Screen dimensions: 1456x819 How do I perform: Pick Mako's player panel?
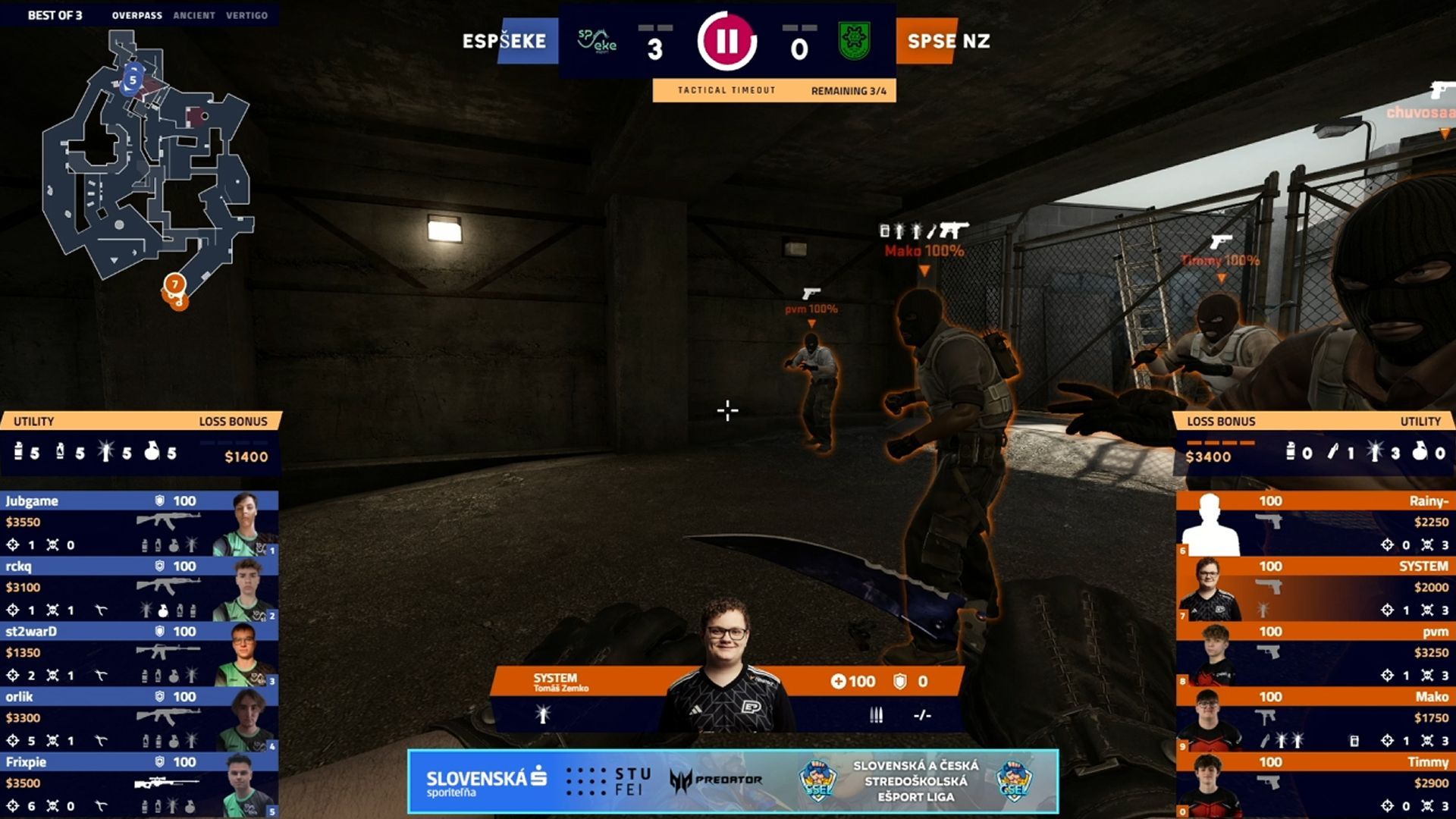pyautogui.click(x=1315, y=718)
